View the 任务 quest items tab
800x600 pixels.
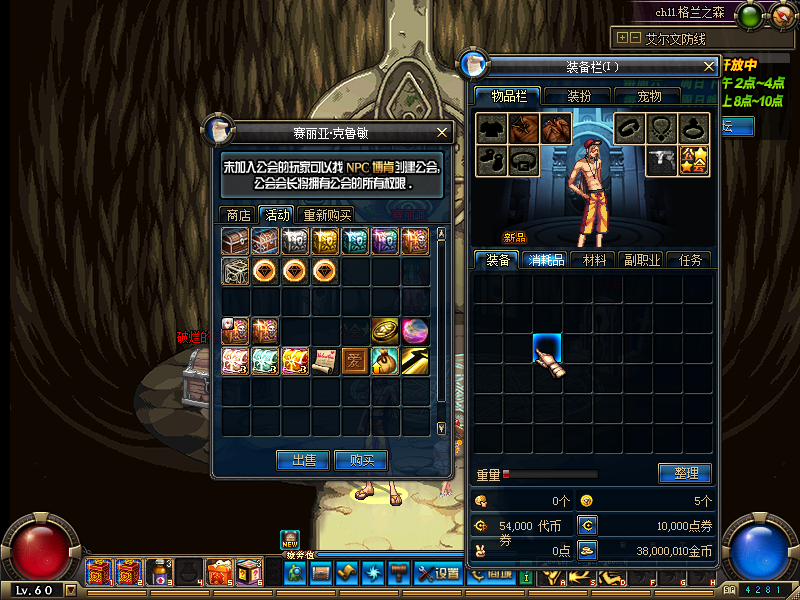pyautogui.click(x=690, y=260)
